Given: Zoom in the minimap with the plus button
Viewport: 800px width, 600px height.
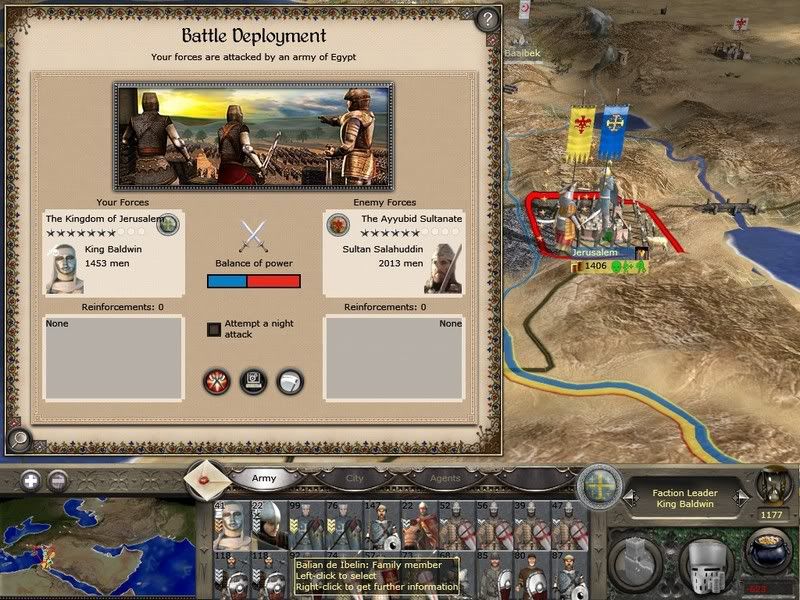Looking at the screenshot, I should [30, 479].
